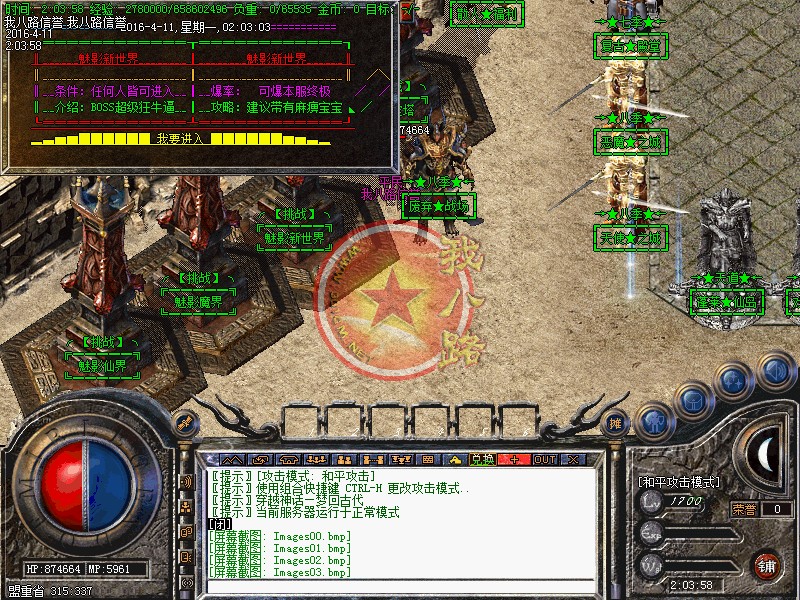This screenshot has width=800, height=600.
Task: Close with the X toolbar button
Action: click(573, 459)
